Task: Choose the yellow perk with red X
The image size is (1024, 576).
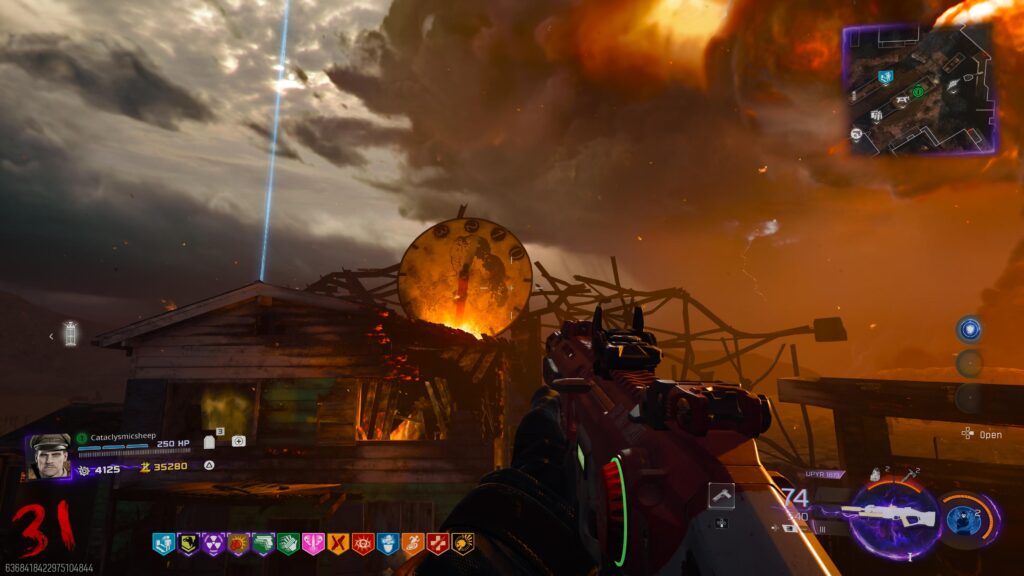Action: click(338, 544)
